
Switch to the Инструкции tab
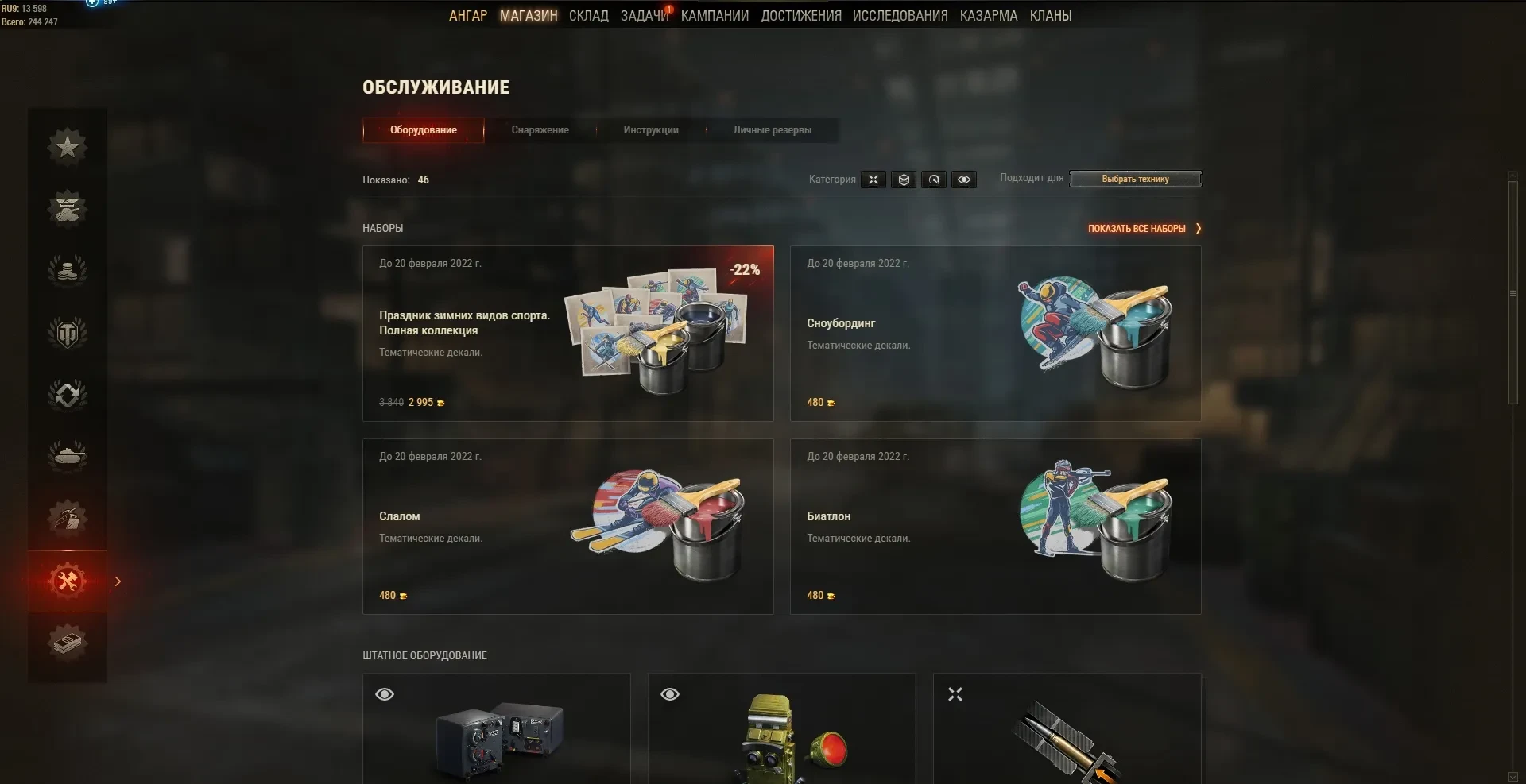650,130
